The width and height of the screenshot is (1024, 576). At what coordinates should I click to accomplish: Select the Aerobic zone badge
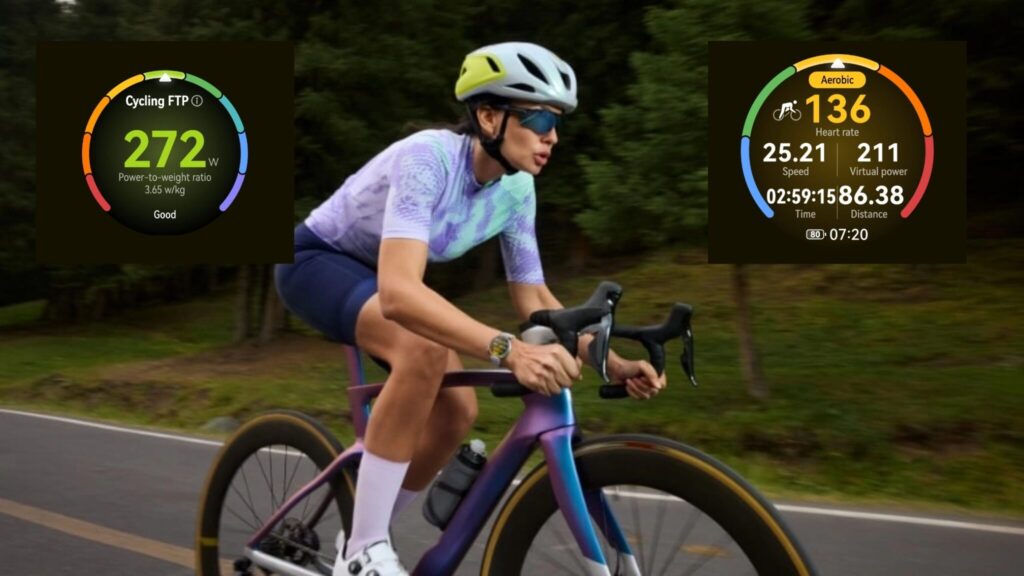tap(836, 79)
